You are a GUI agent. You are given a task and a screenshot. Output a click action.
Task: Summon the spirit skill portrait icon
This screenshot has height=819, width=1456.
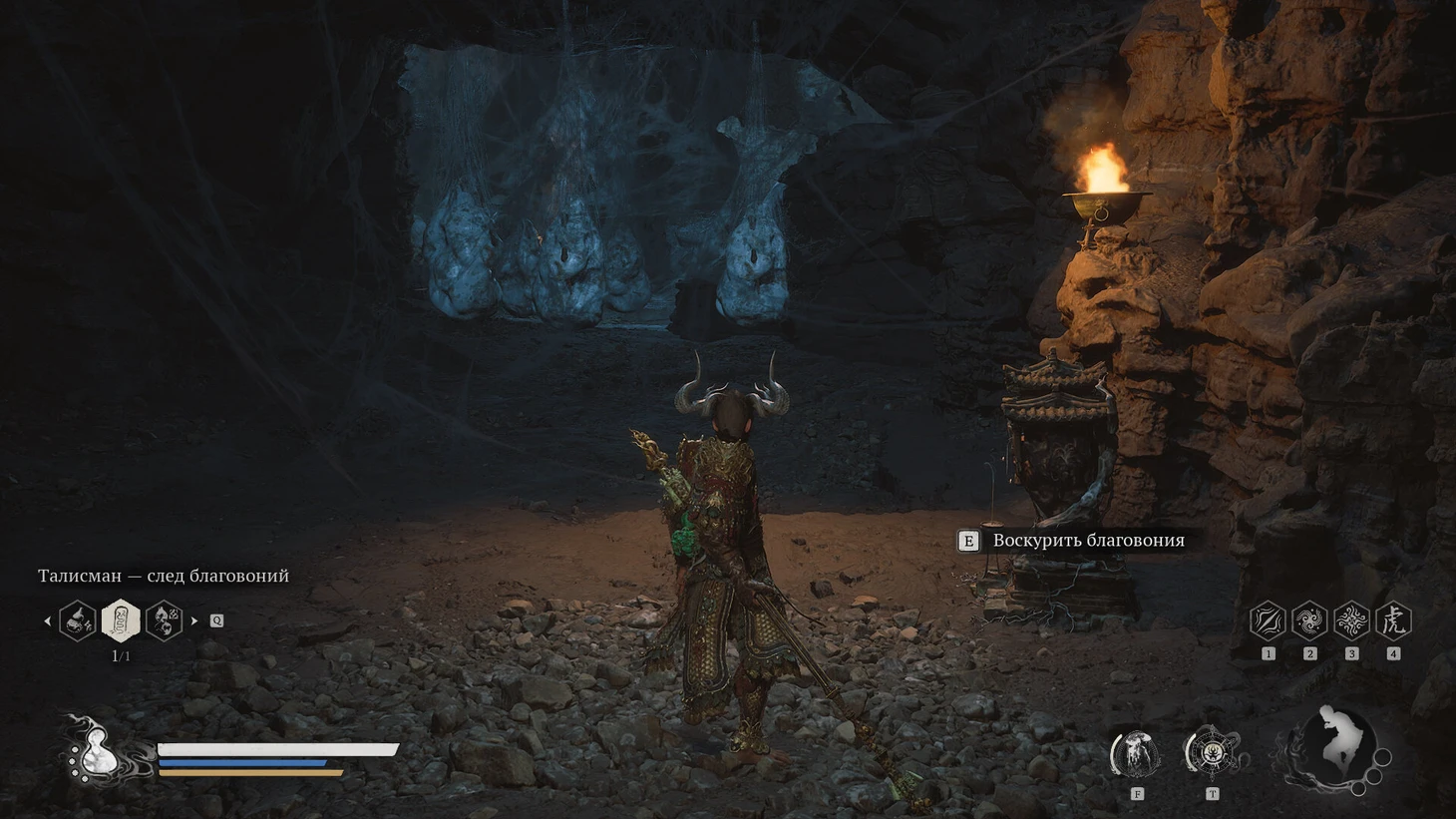pyautogui.click(x=1136, y=754)
